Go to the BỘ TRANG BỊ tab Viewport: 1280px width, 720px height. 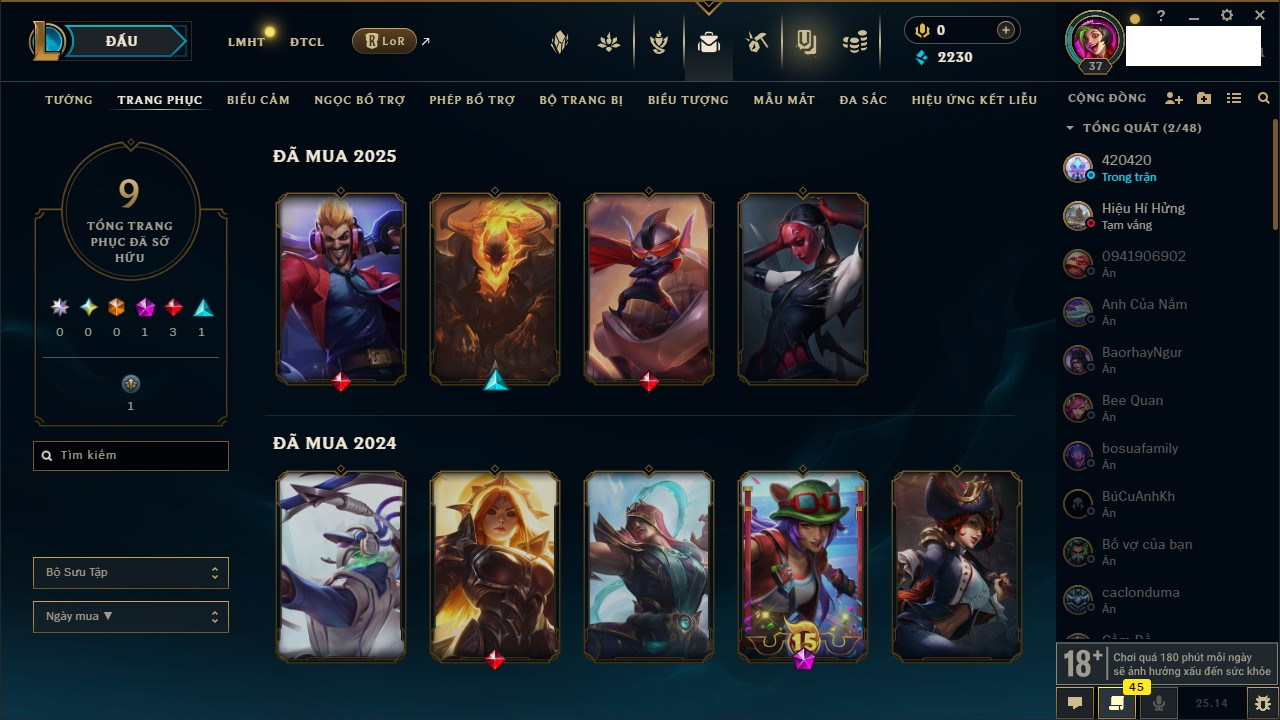pyautogui.click(x=581, y=100)
